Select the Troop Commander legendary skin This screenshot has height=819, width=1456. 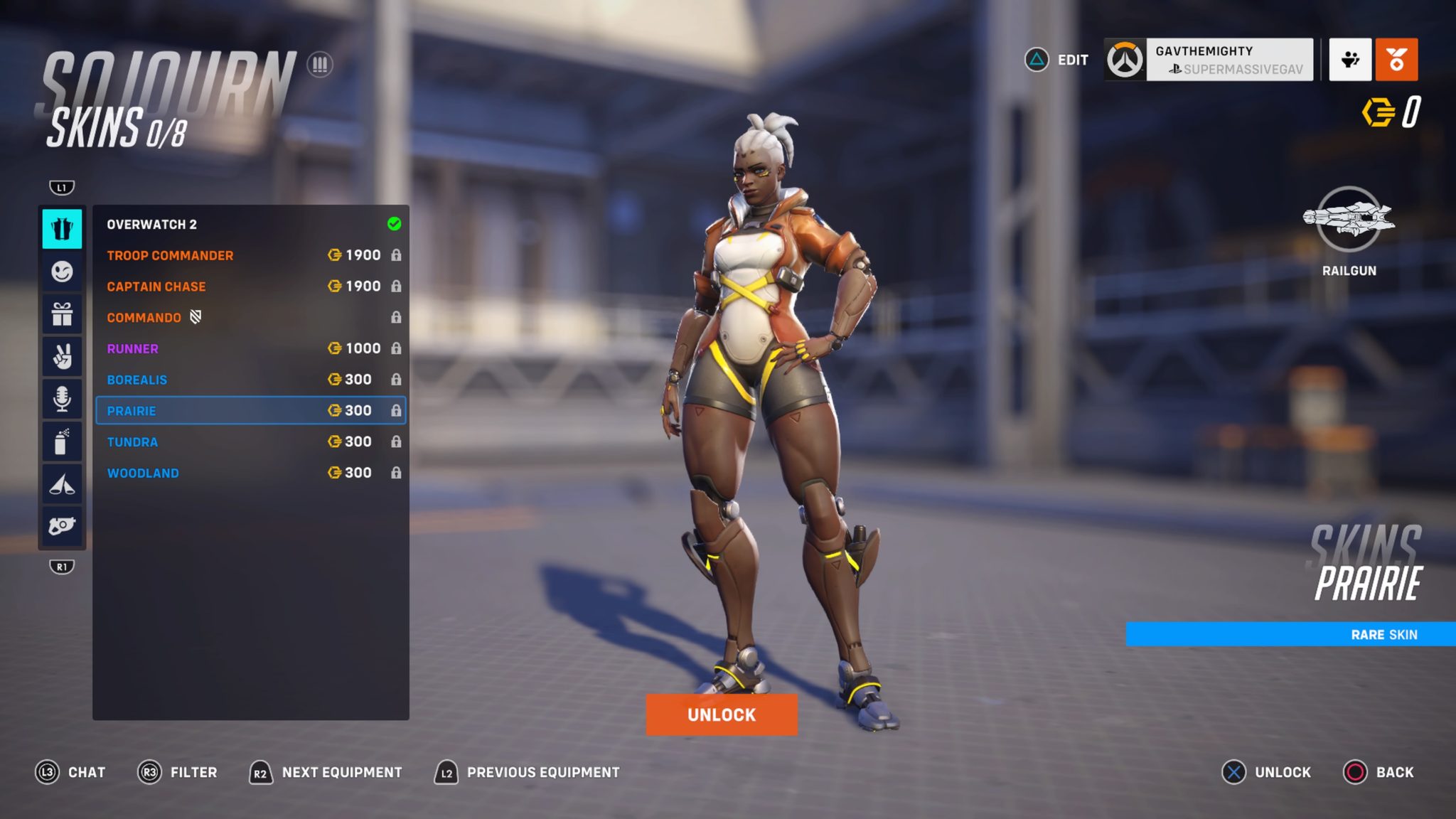click(249, 255)
